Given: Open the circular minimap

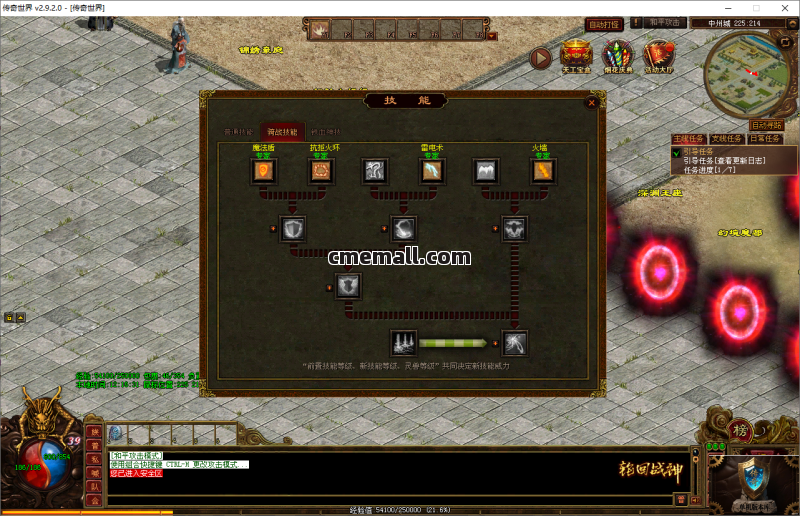Looking at the screenshot, I should click(744, 76).
